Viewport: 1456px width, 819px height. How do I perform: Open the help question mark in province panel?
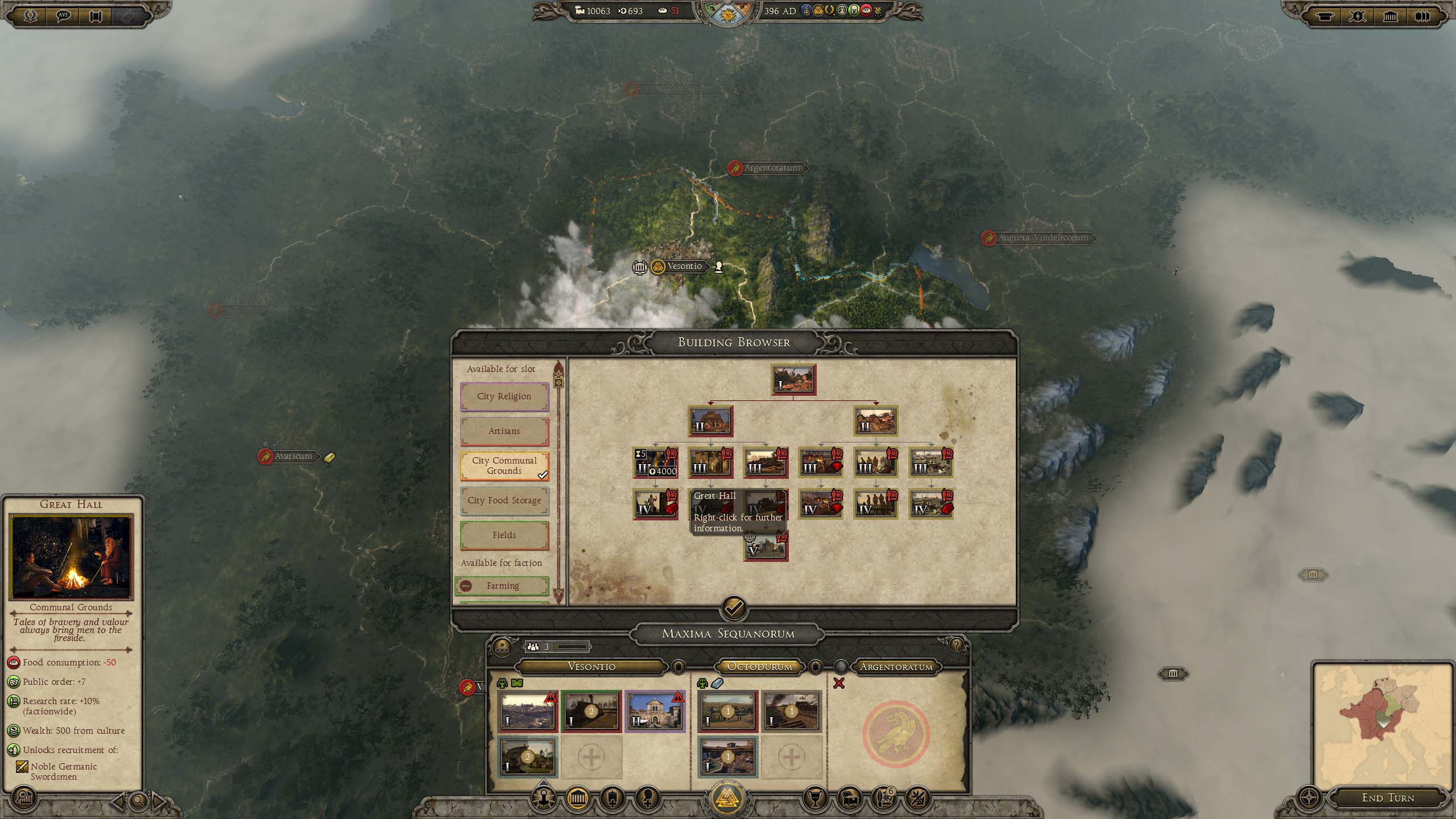pyautogui.click(x=956, y=645)
